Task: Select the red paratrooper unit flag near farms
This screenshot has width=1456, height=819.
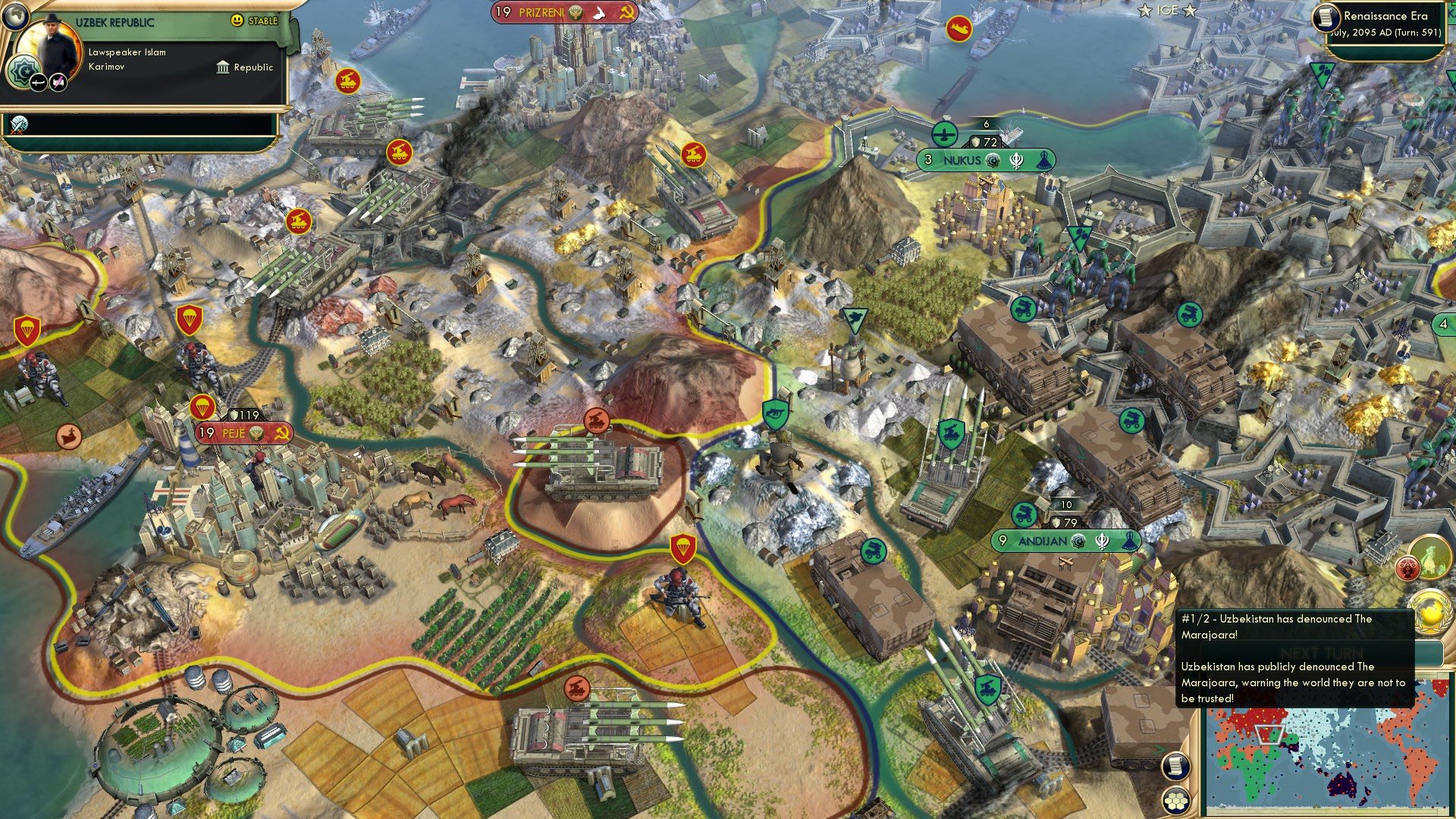Action: [683, 547]
